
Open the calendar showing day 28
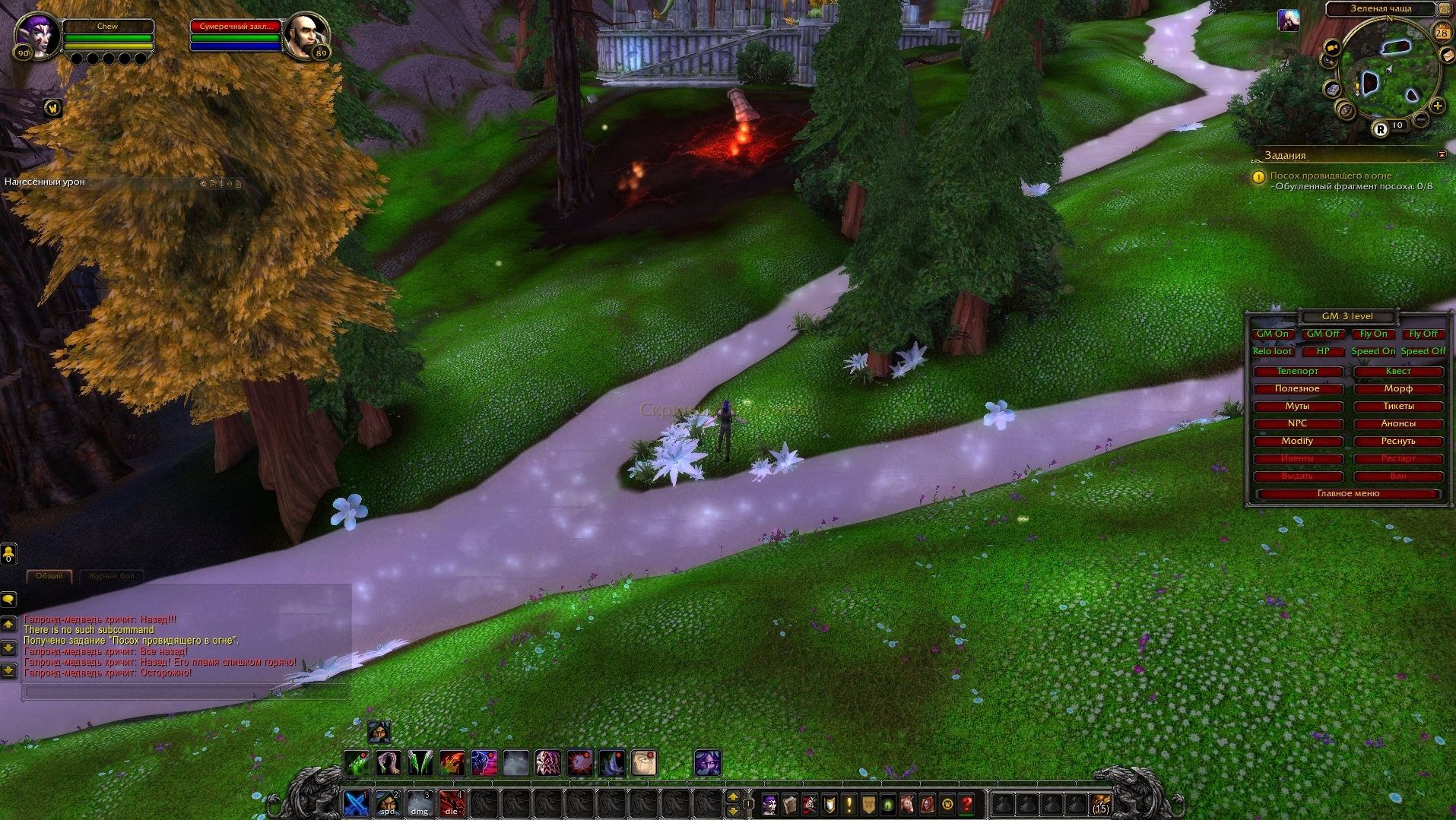pos(1442,33)
